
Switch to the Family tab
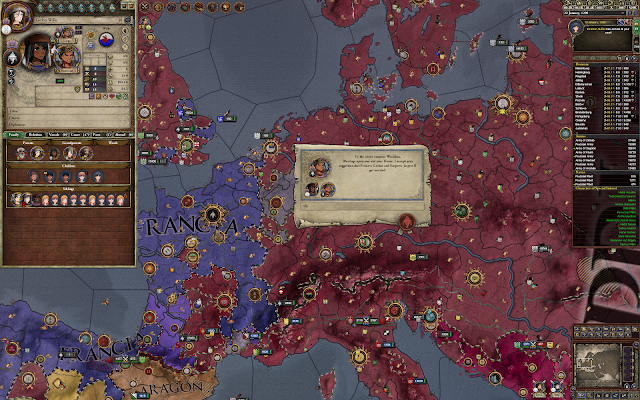(14, 132)
